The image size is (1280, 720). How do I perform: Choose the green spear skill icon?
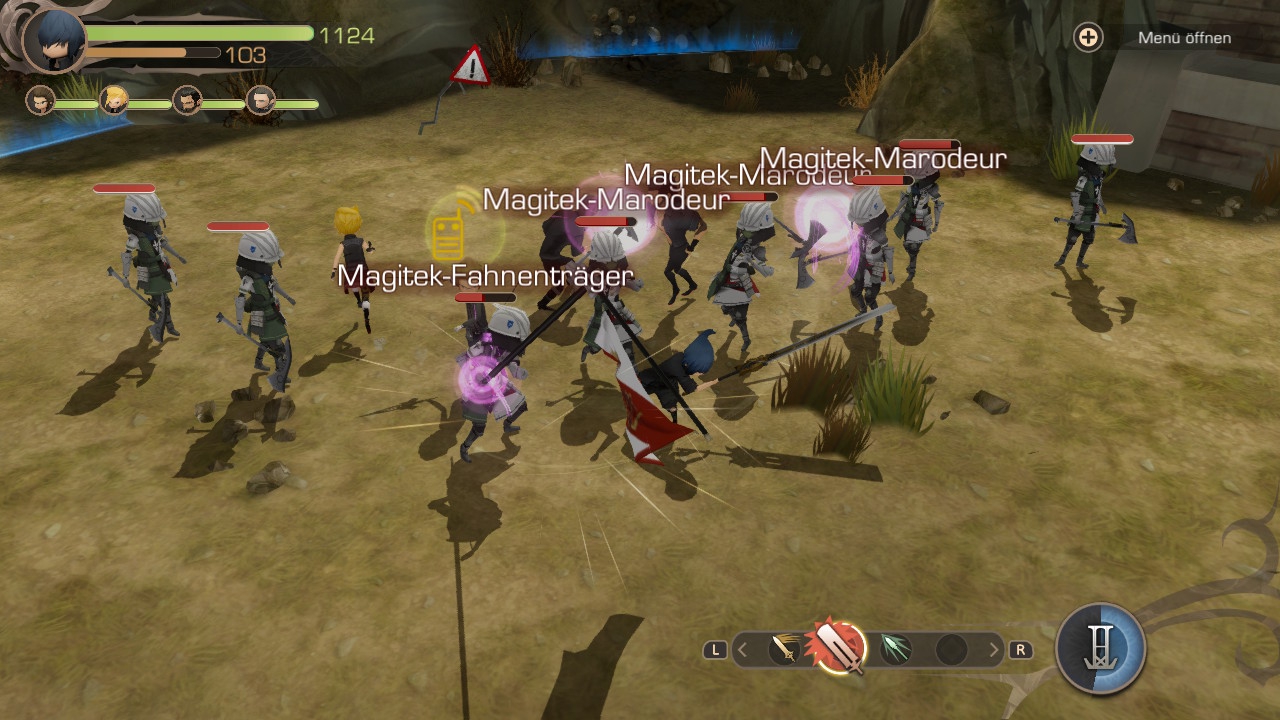click(895, 650)
